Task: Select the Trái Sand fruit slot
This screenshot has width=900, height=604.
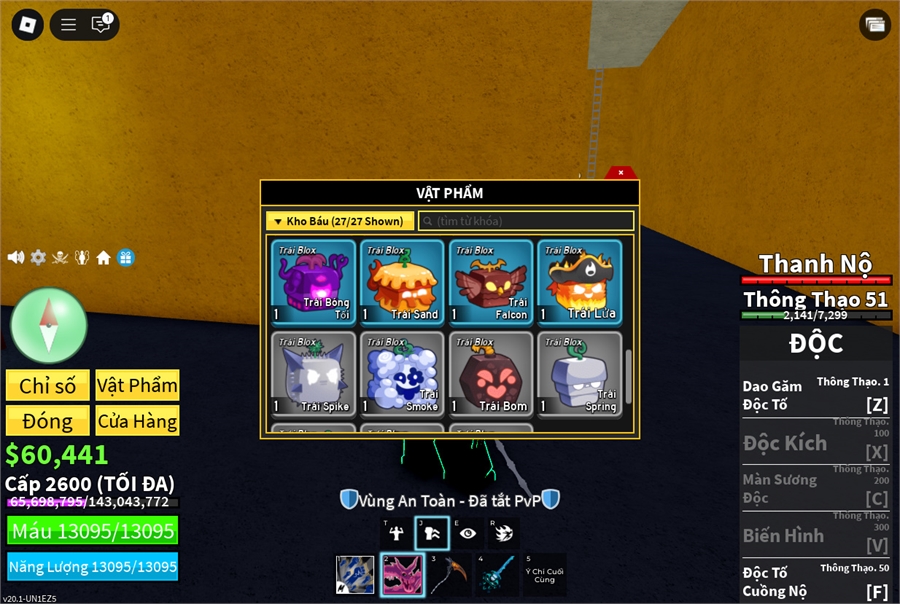Action: pos(402,282)
